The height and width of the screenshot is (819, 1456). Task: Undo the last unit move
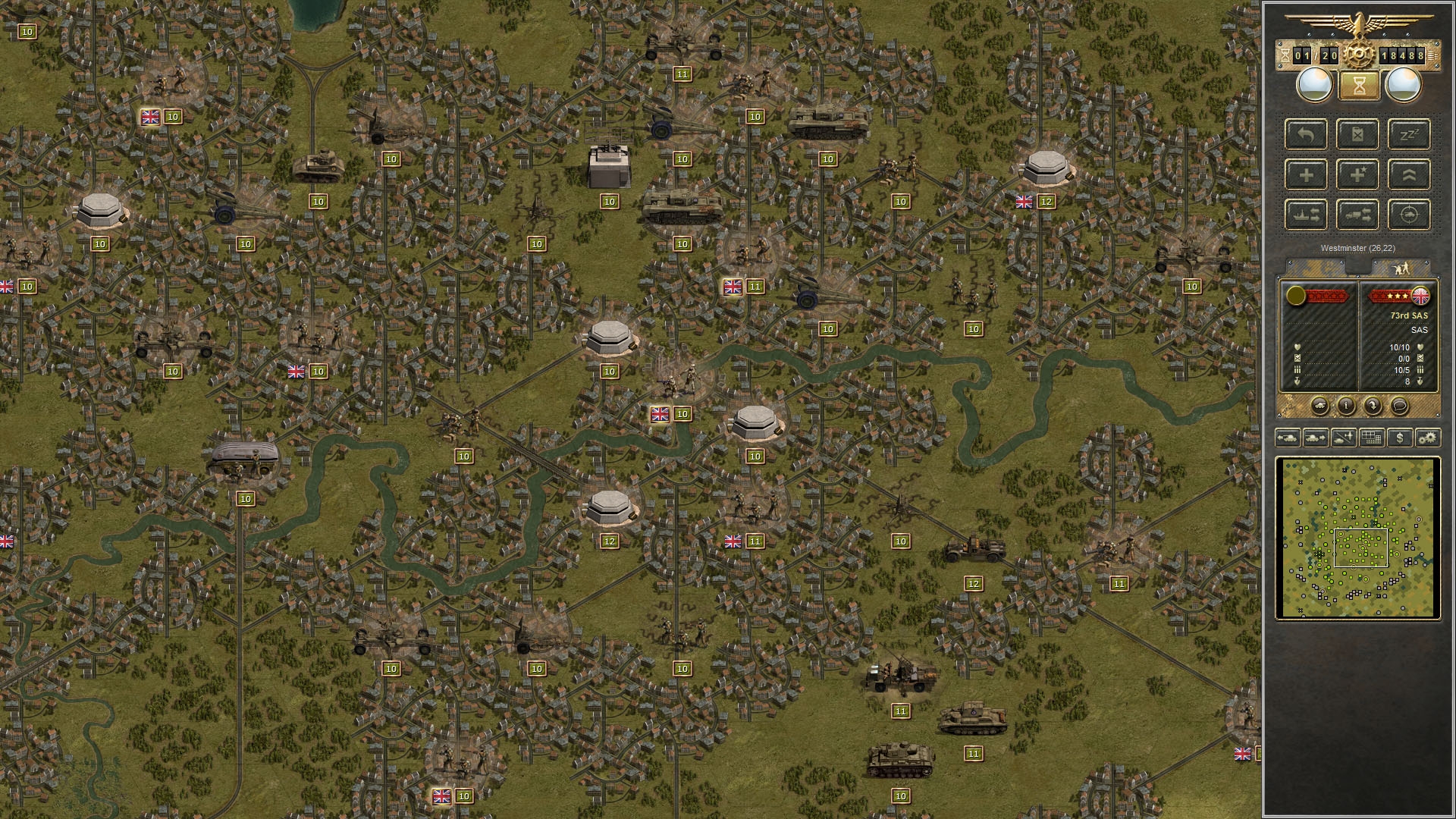point(1307,135)
